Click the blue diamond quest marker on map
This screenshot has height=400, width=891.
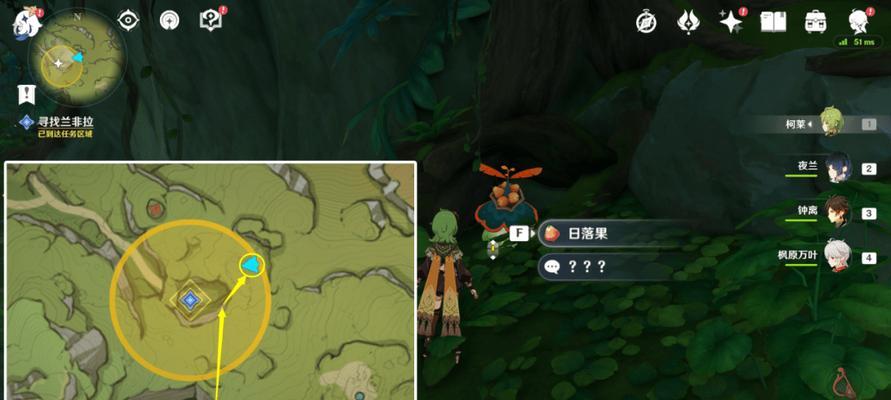pyautogui.click(x=189, y=299)
